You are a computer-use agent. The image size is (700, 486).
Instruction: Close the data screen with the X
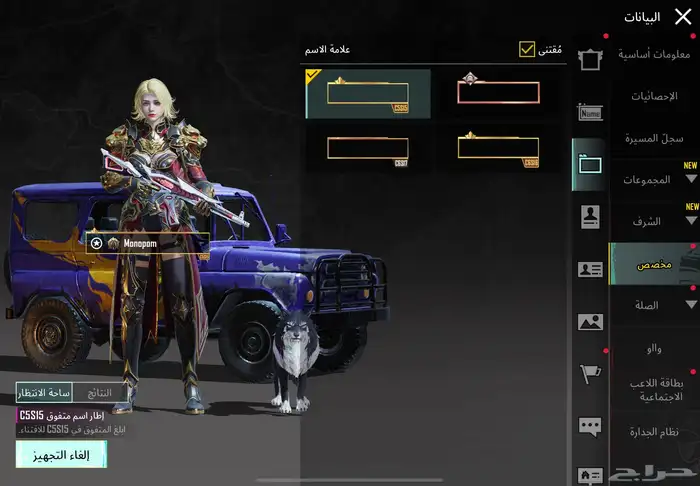pyautogui.click(x=682, y=16)
